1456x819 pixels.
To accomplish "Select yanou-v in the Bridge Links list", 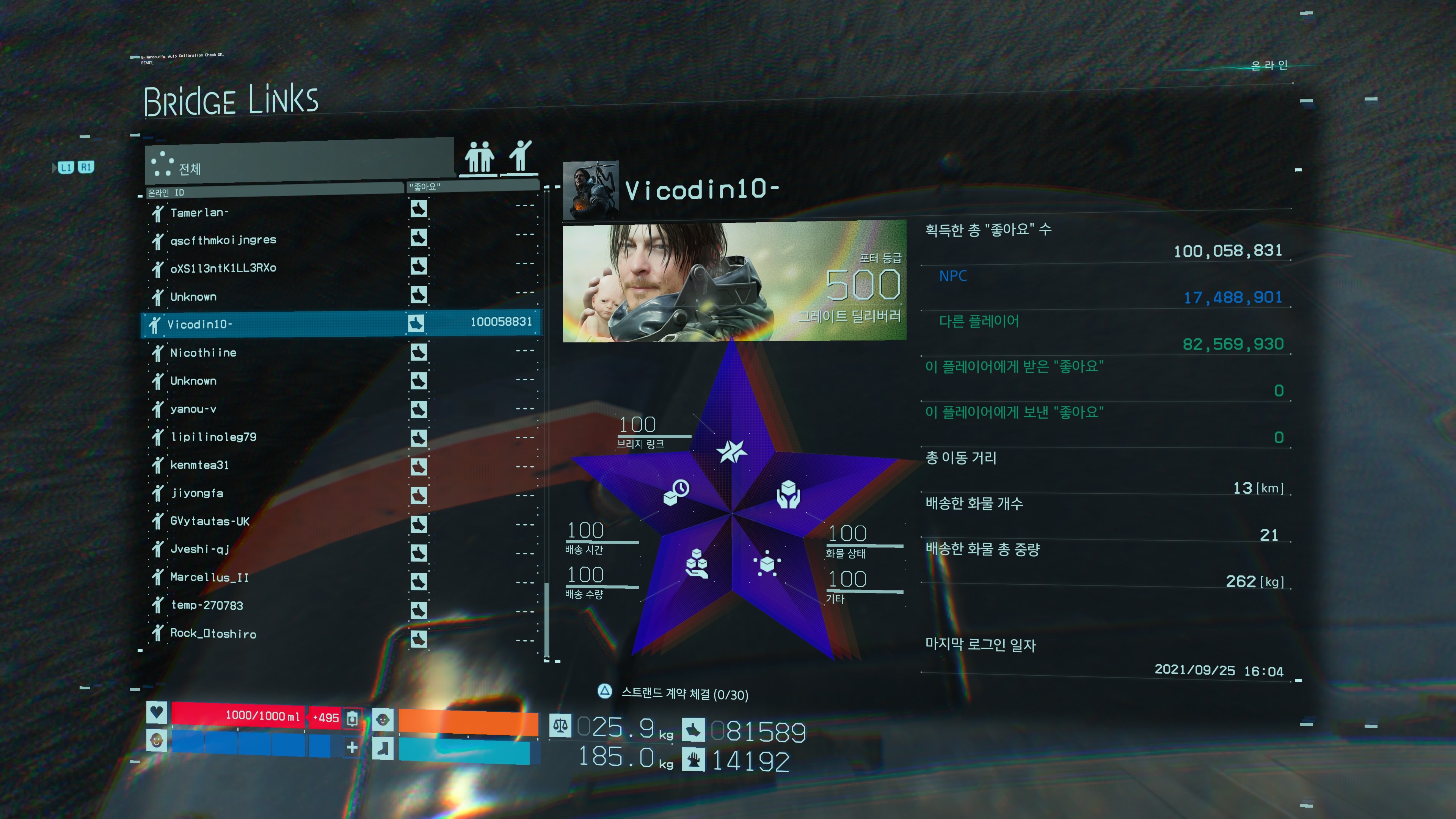I will click(x=193, y=409).
